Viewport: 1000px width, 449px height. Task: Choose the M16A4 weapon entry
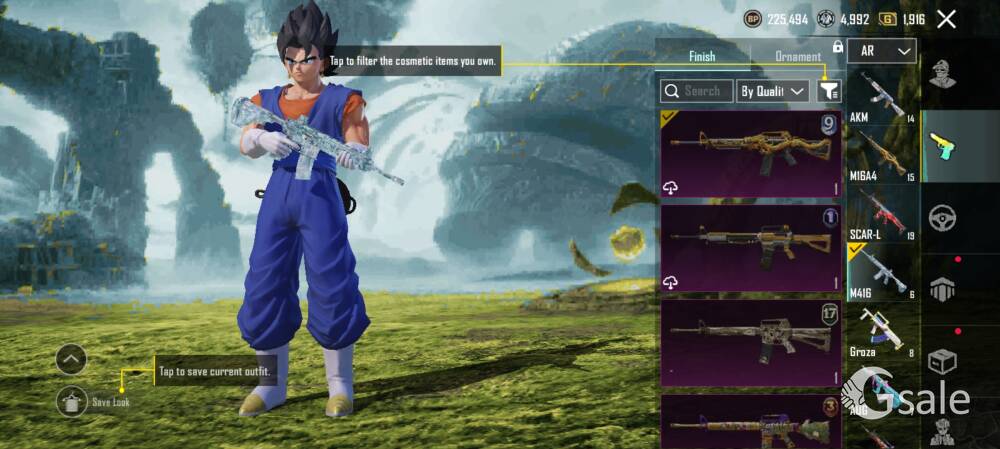coord(882,155)
